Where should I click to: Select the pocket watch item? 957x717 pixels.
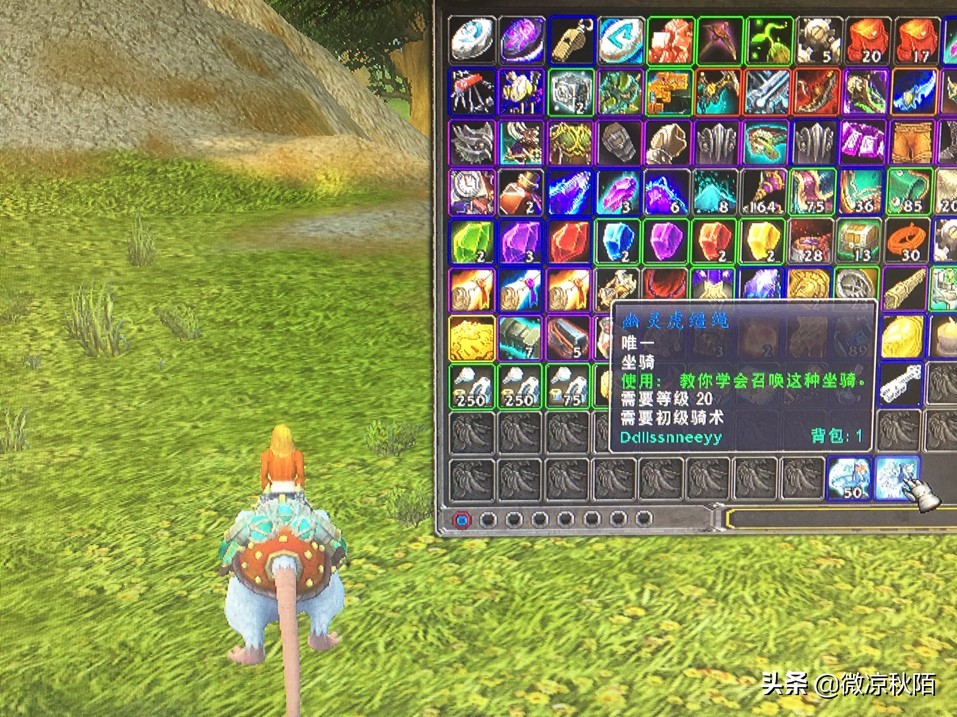472,190
